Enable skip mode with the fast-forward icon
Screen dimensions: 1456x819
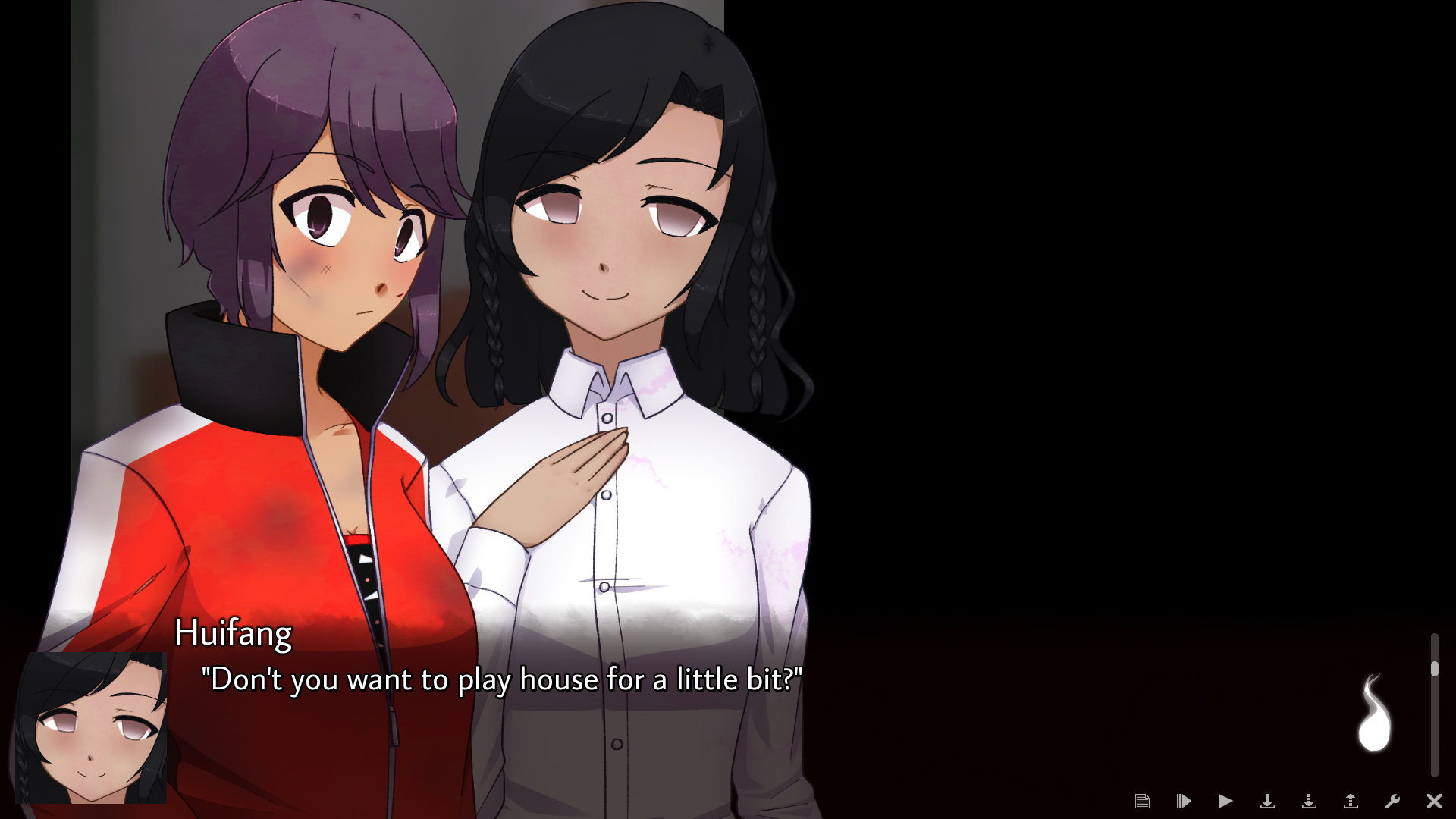[x=1185, y=801]
